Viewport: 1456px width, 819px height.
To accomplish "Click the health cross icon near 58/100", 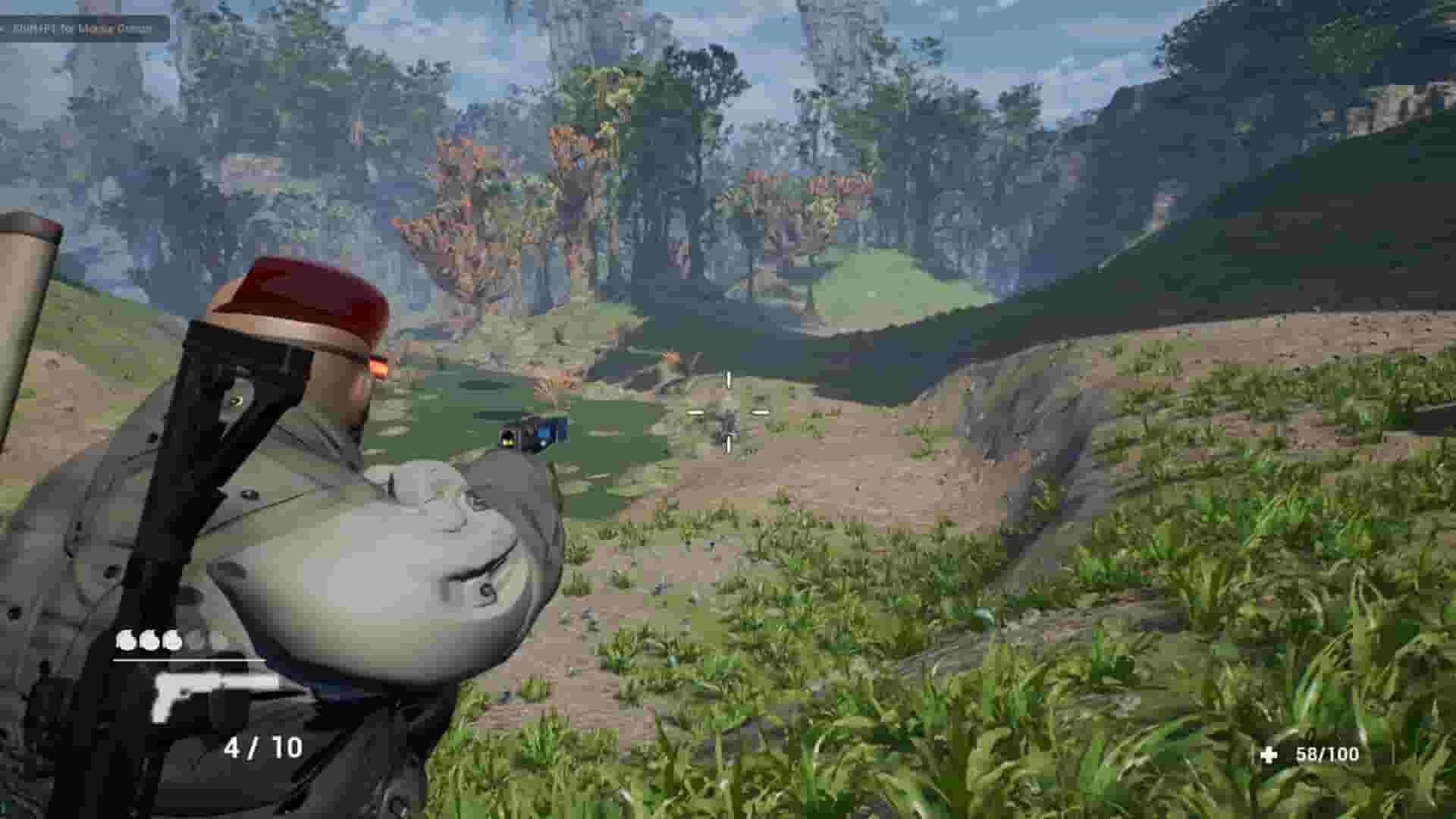I will (x=1269, y=755).
